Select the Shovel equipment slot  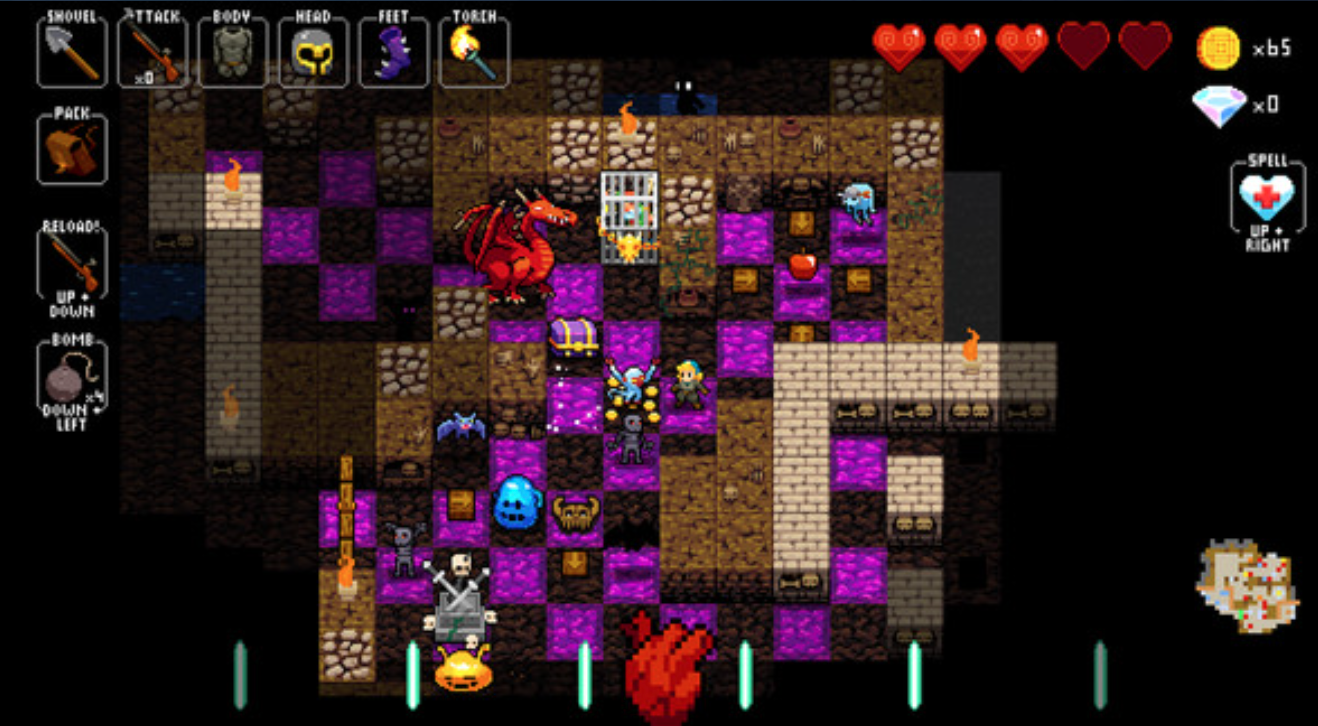tap(72, 52)
